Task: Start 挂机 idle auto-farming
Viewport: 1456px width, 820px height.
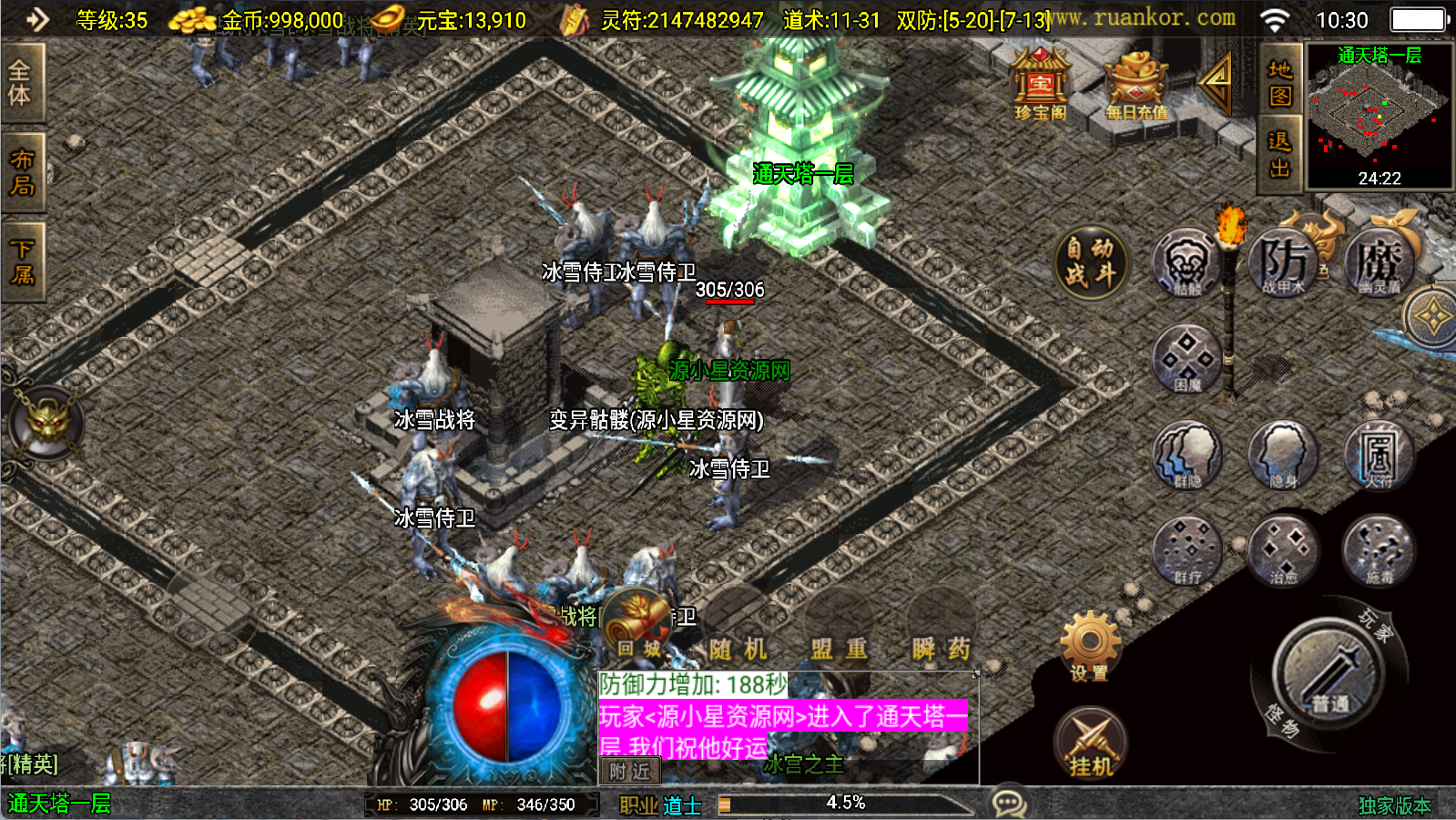Action: coord(1090,743)
